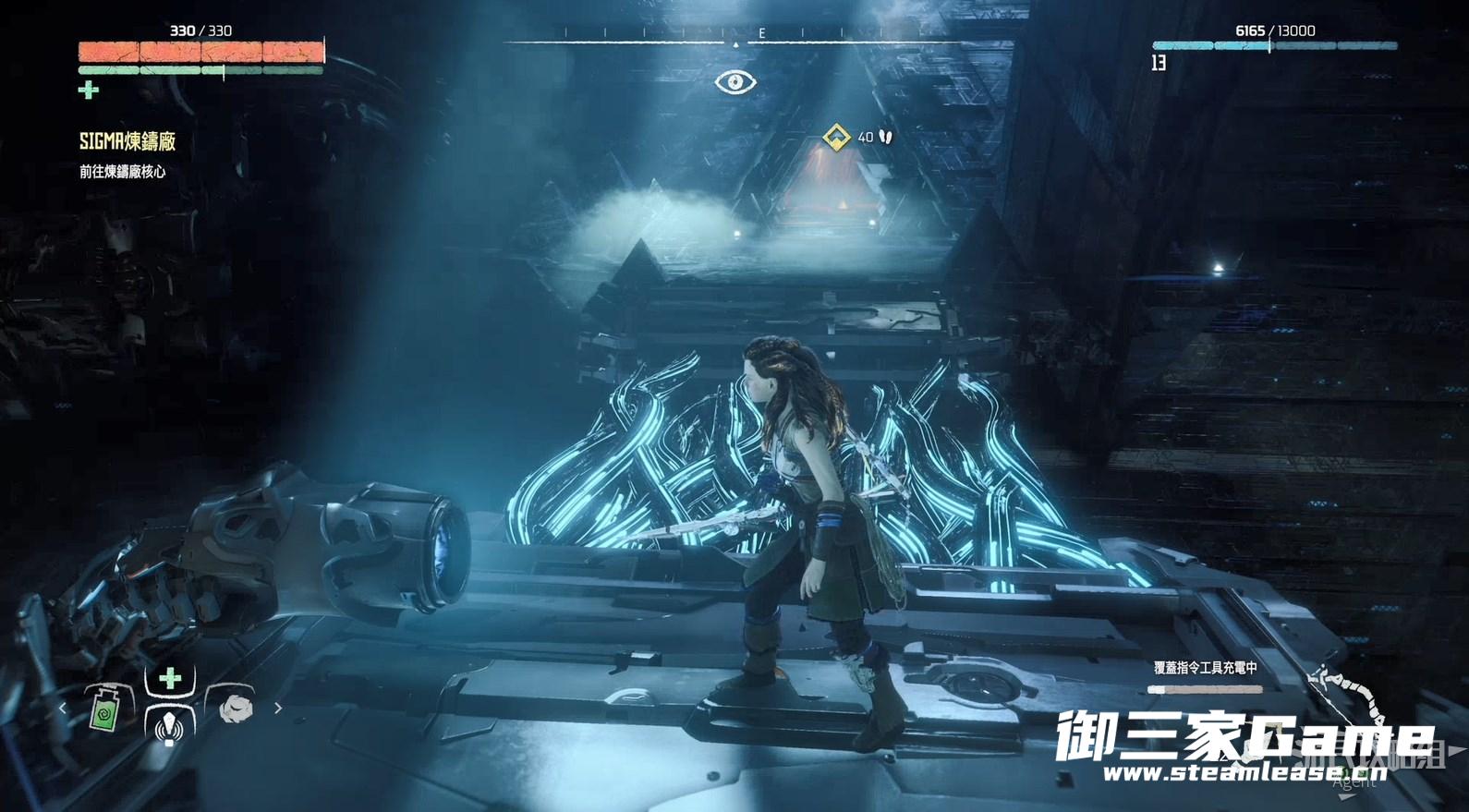This screenshot has height=812, width=1469.
Task: Click the green medicine pouch plus icon
Action: 89,90
